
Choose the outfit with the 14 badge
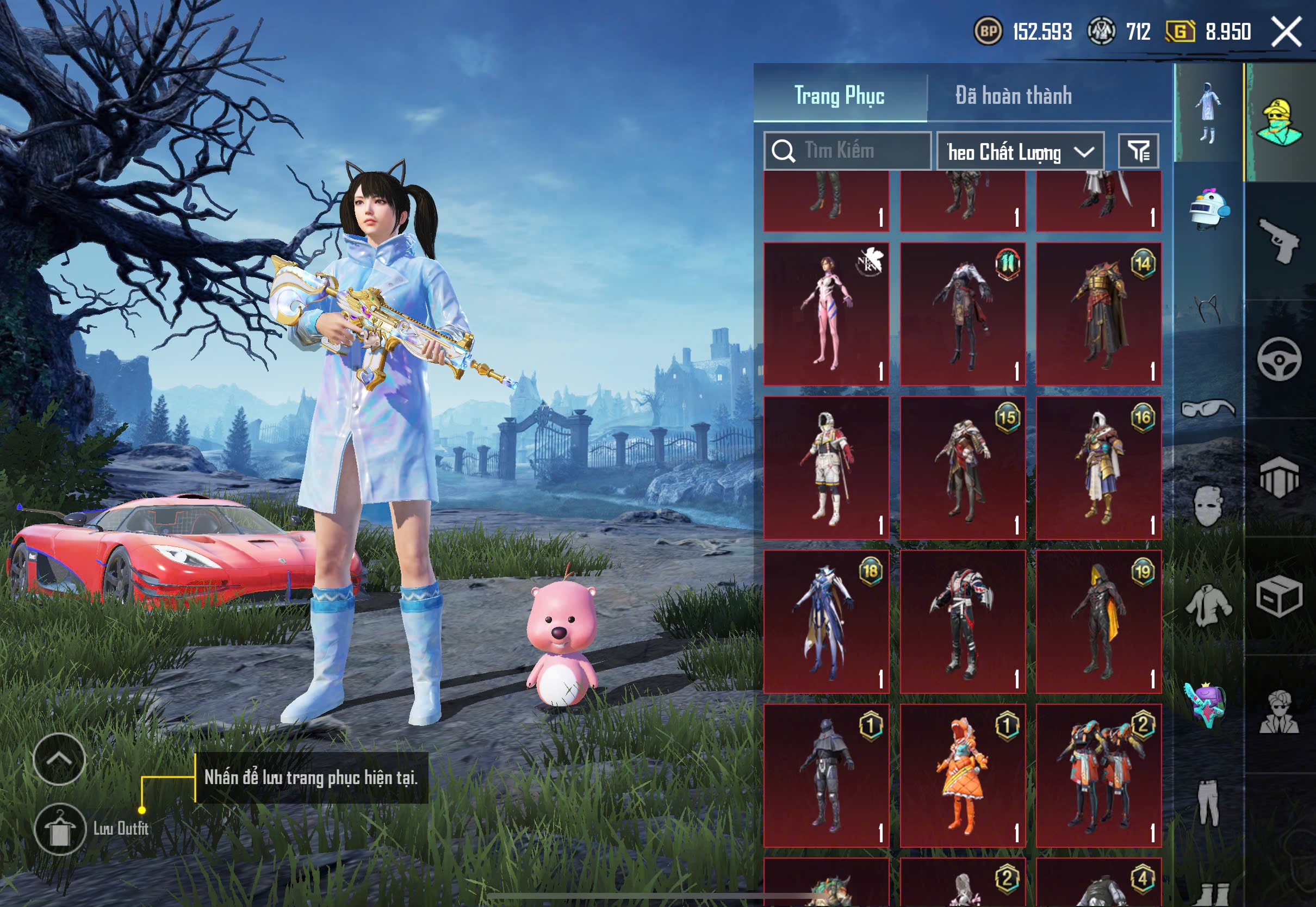click(x=1098, y=314)
